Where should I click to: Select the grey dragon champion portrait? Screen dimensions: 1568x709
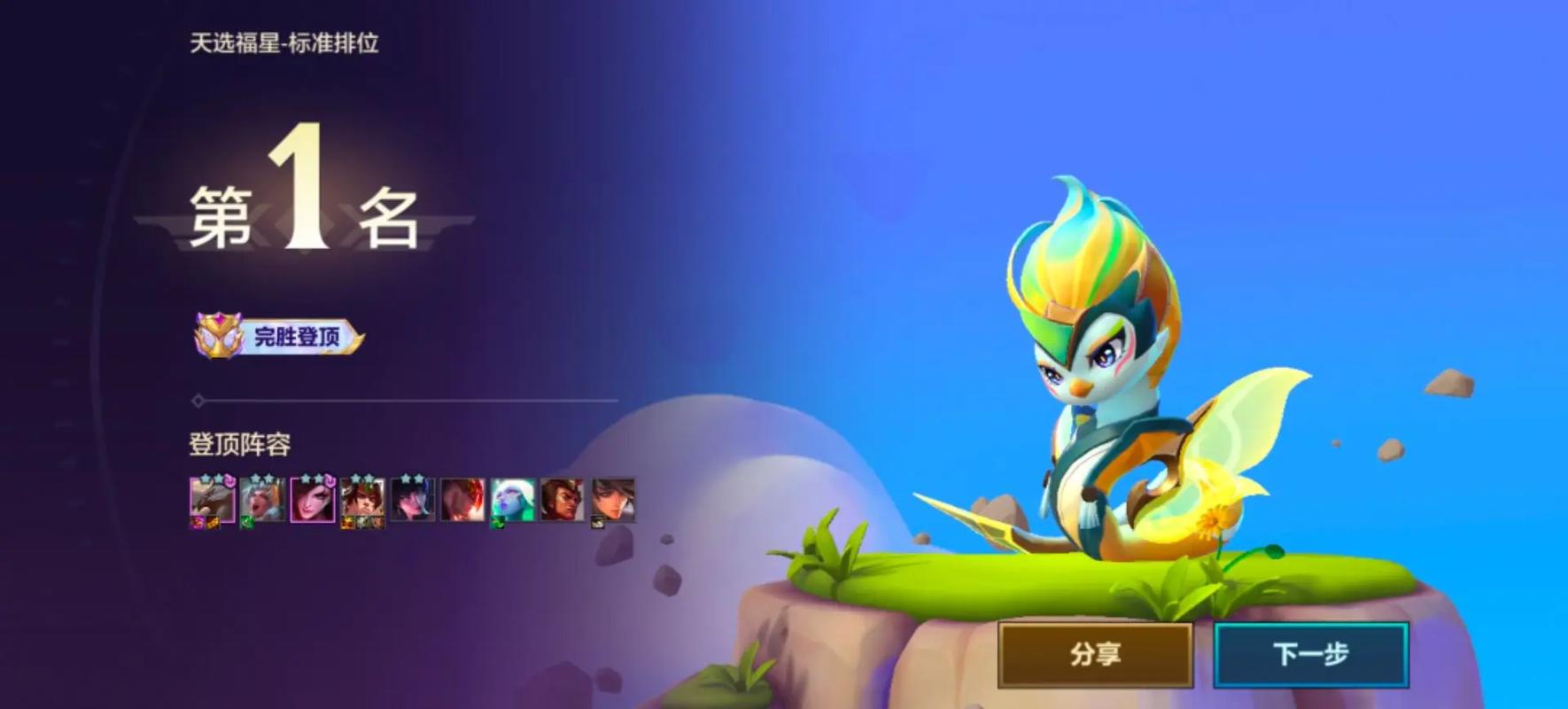click(x=213, y=501)
